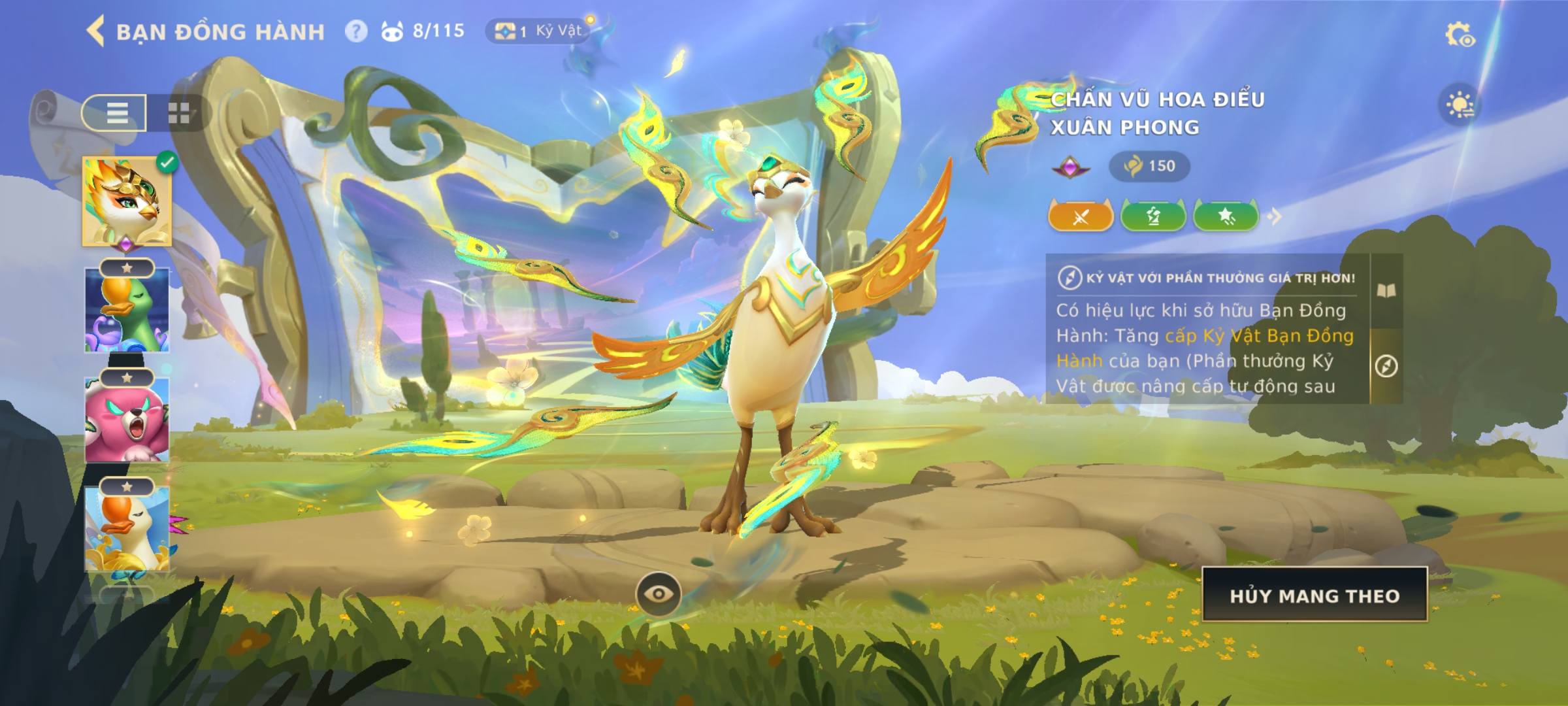Show the green shooting-stars skill
This screenshot has height=706, width=1568.
click(x=1226, y=216)
